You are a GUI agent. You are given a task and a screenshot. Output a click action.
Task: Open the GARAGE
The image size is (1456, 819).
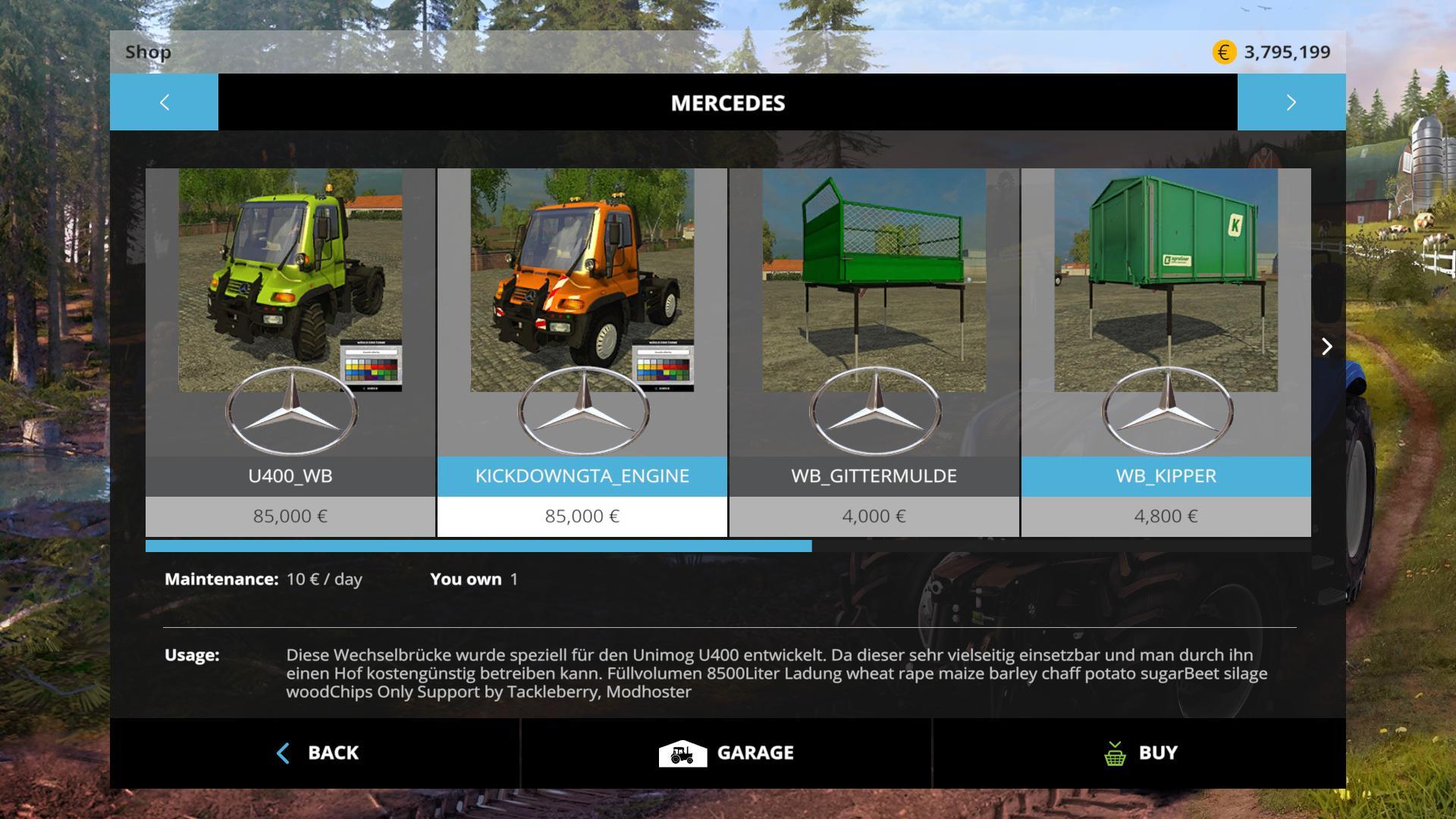coord(726,753)
